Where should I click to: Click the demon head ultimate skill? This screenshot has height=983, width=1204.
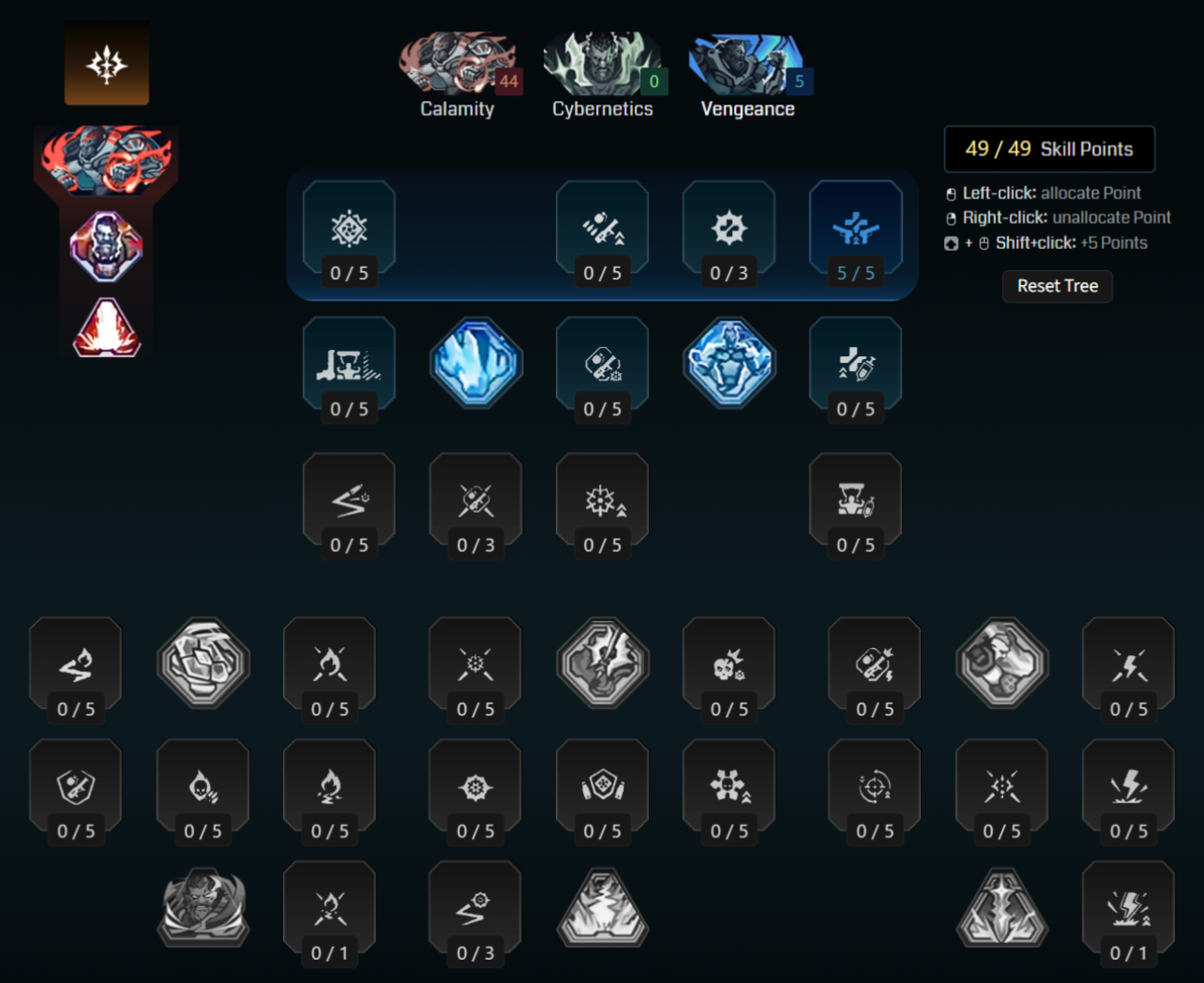tap(202, 907)
